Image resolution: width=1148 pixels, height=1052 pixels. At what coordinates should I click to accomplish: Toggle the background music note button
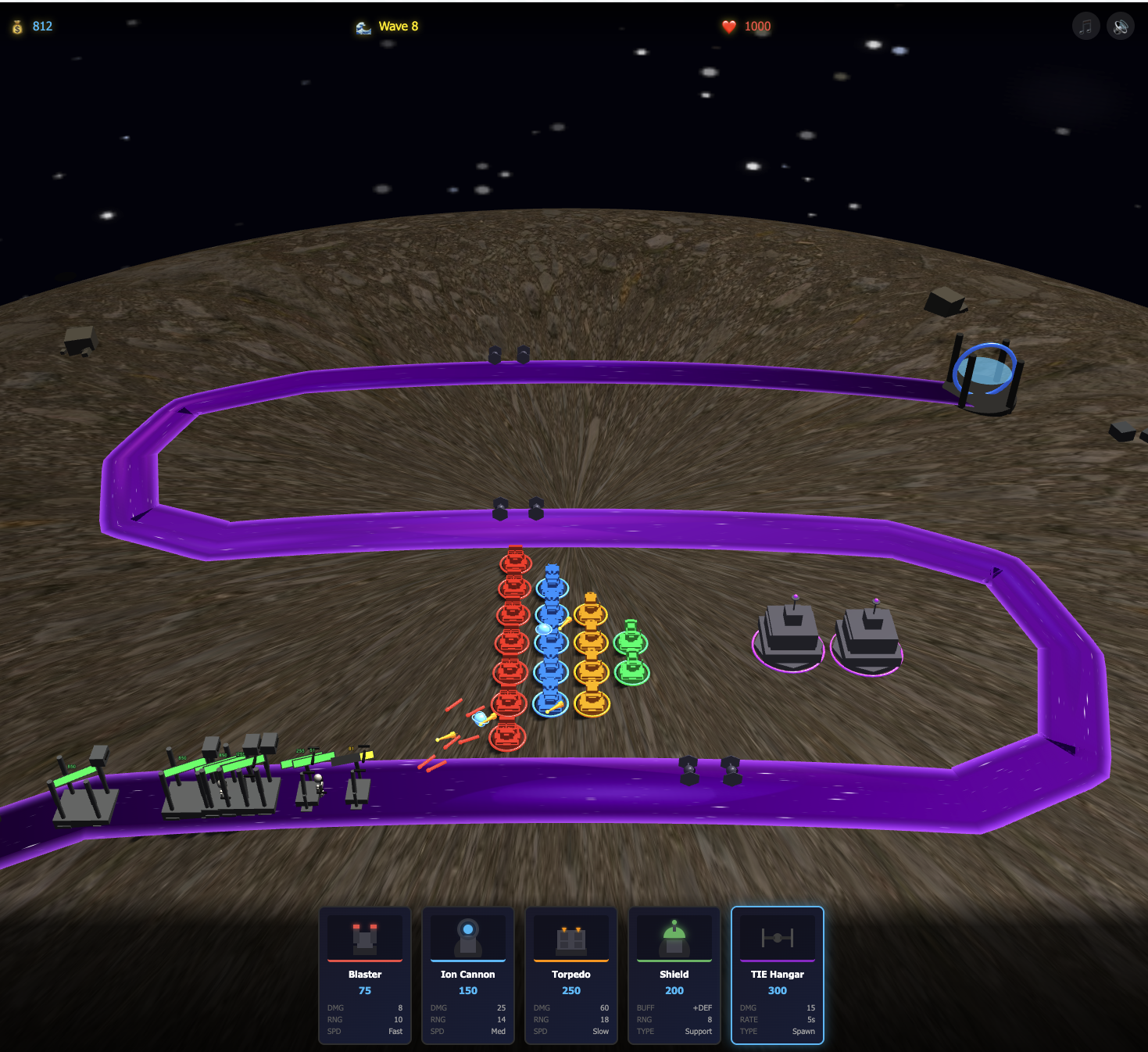pos(1085,26)
